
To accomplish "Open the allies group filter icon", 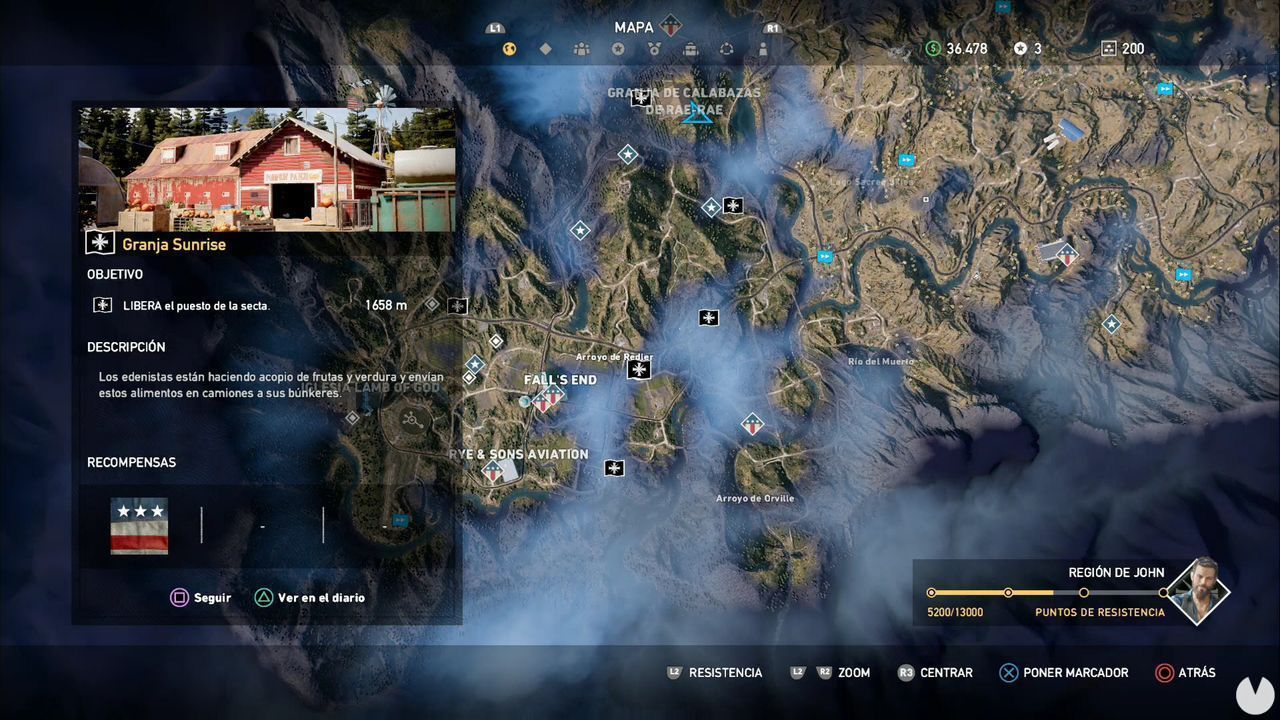I will pyautogui.click(x=583, y=48).
